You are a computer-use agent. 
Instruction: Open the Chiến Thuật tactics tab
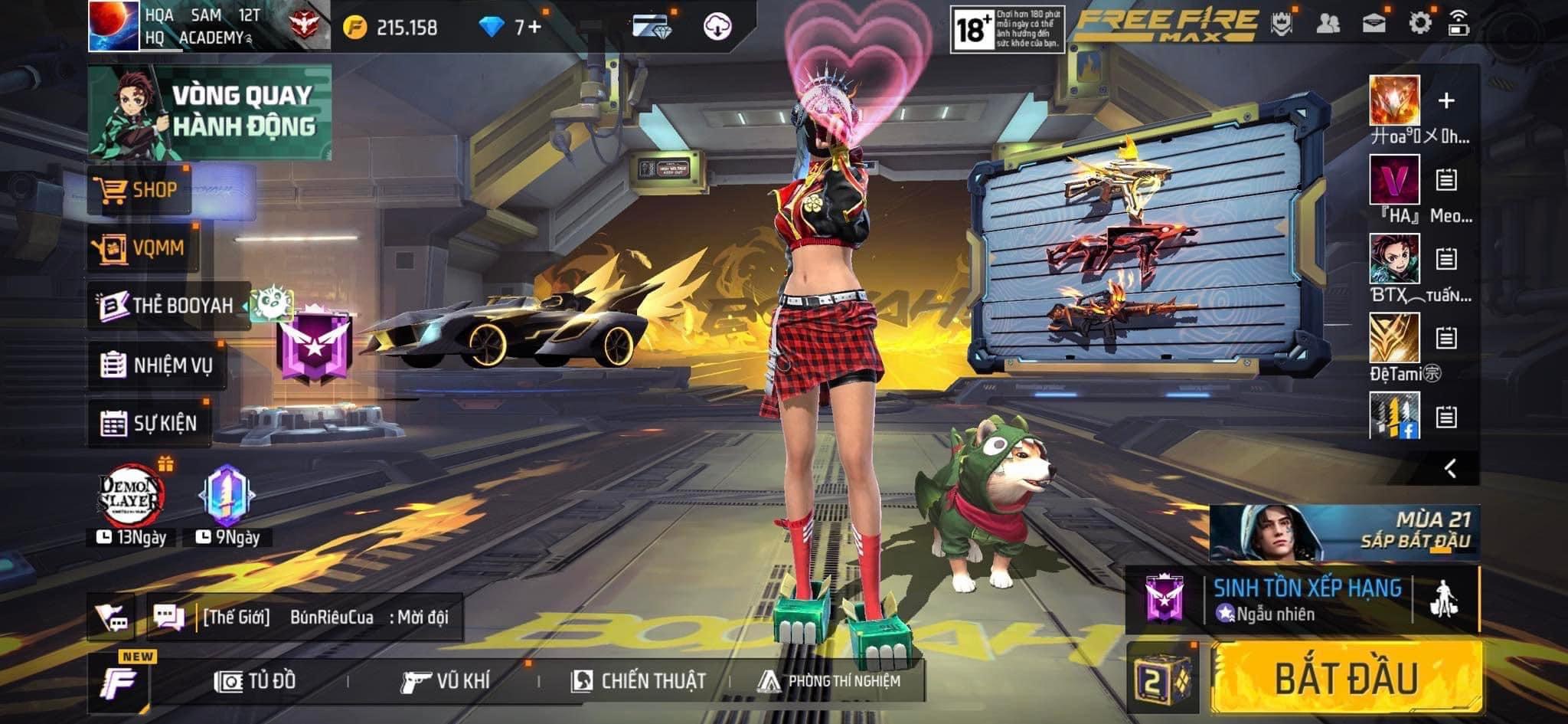(639, 681)
